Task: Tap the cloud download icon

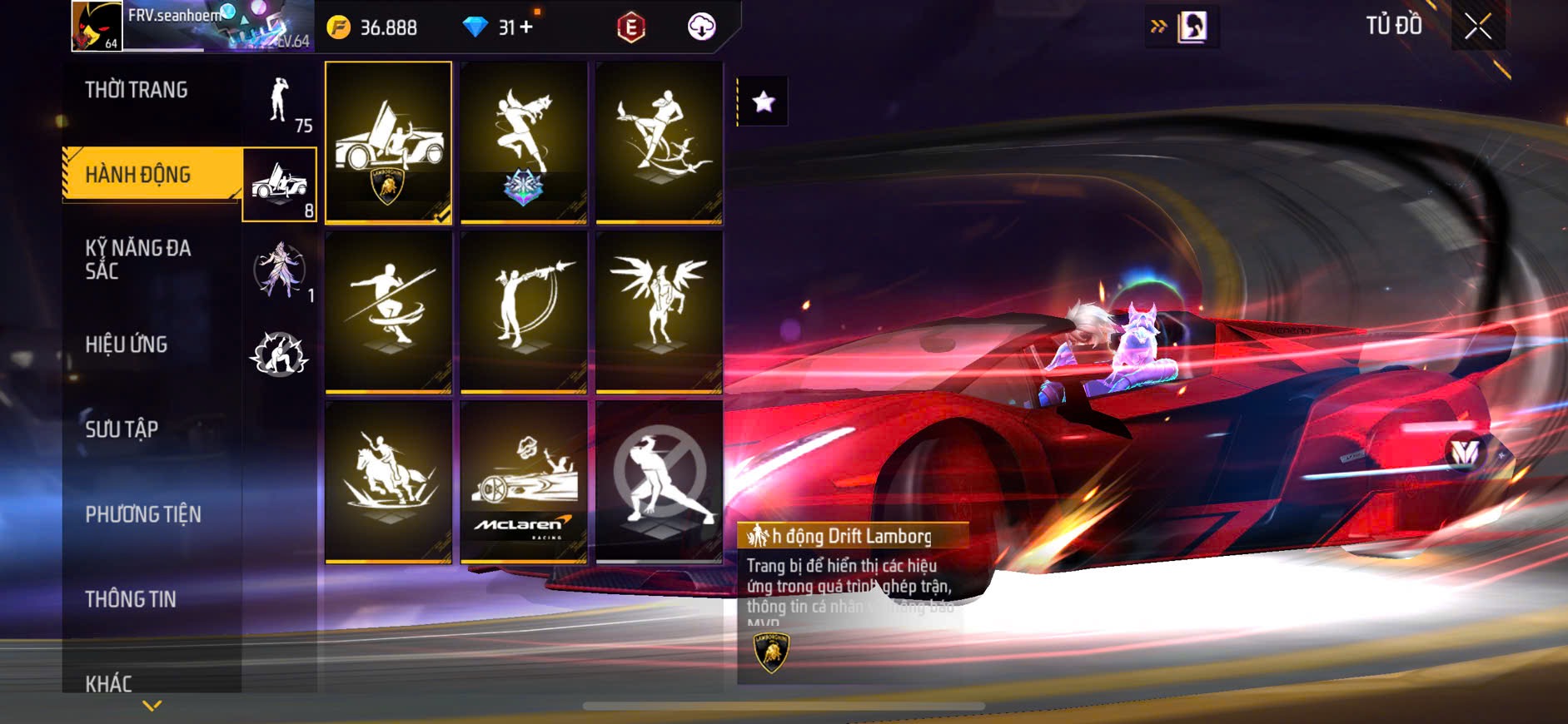Action: tap(701, 27)
